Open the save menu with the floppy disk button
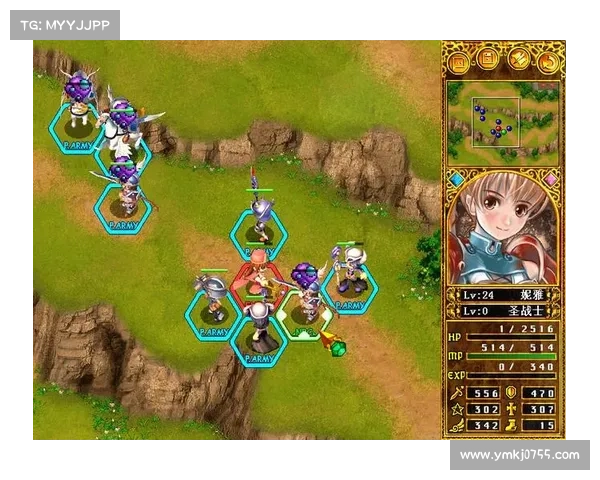 pyautogui.click(x=488, y=62)
